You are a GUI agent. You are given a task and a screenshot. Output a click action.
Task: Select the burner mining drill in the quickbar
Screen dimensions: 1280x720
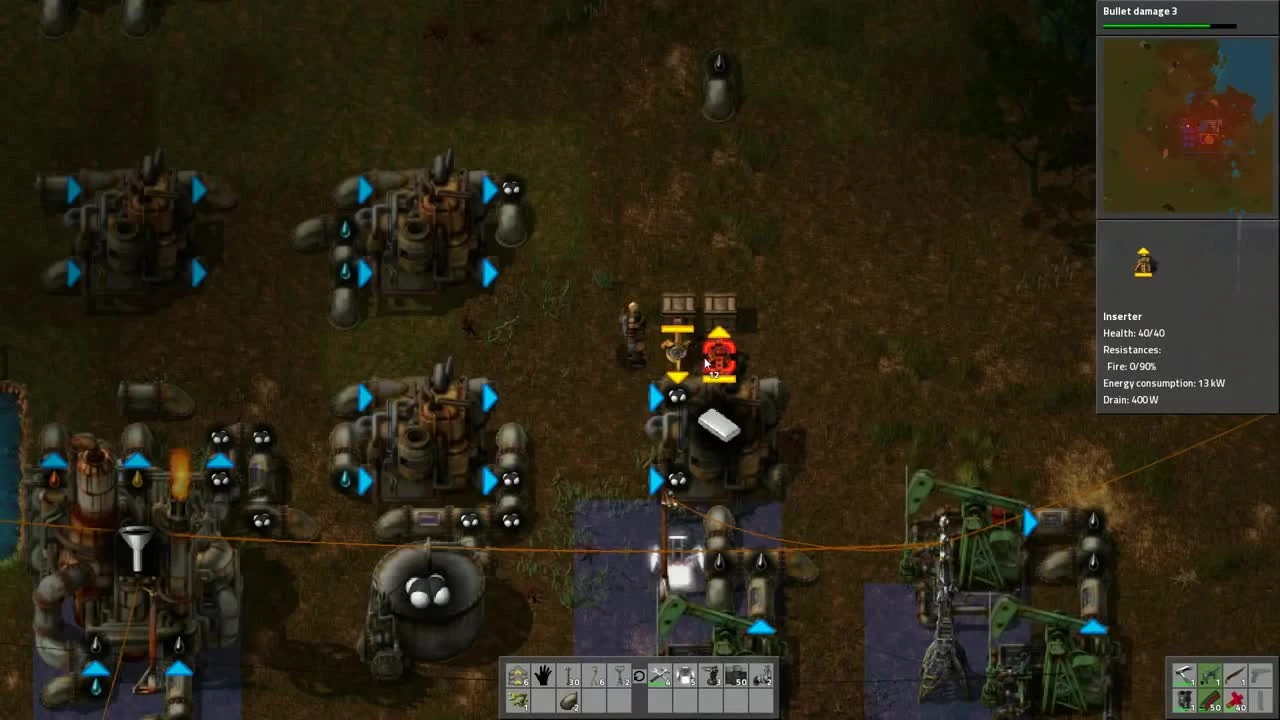tap(710, 675)
